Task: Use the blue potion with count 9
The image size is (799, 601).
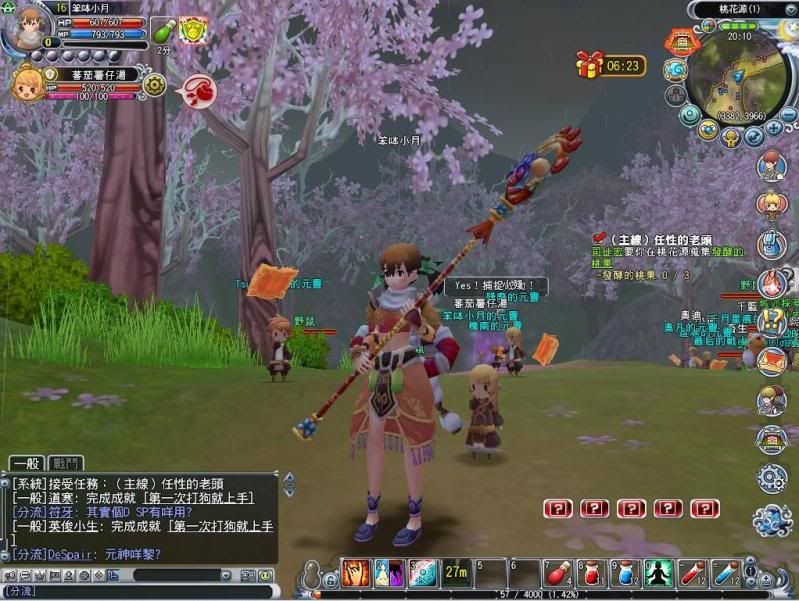Action: (625, 573)
